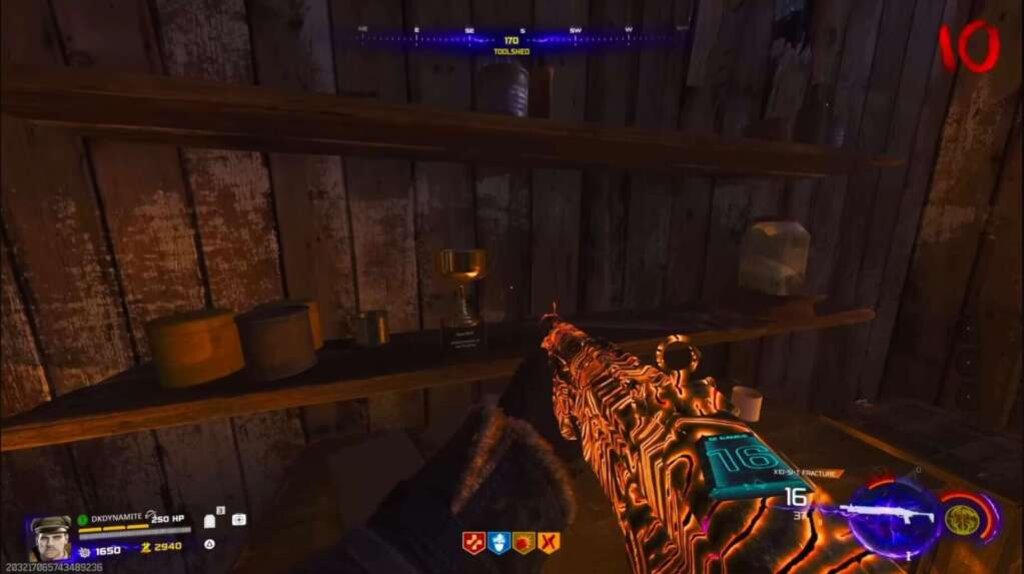Screen dimensions: 1024x574
Task: Click the orange burst perk icon
Action: click(x=524, y=543)
